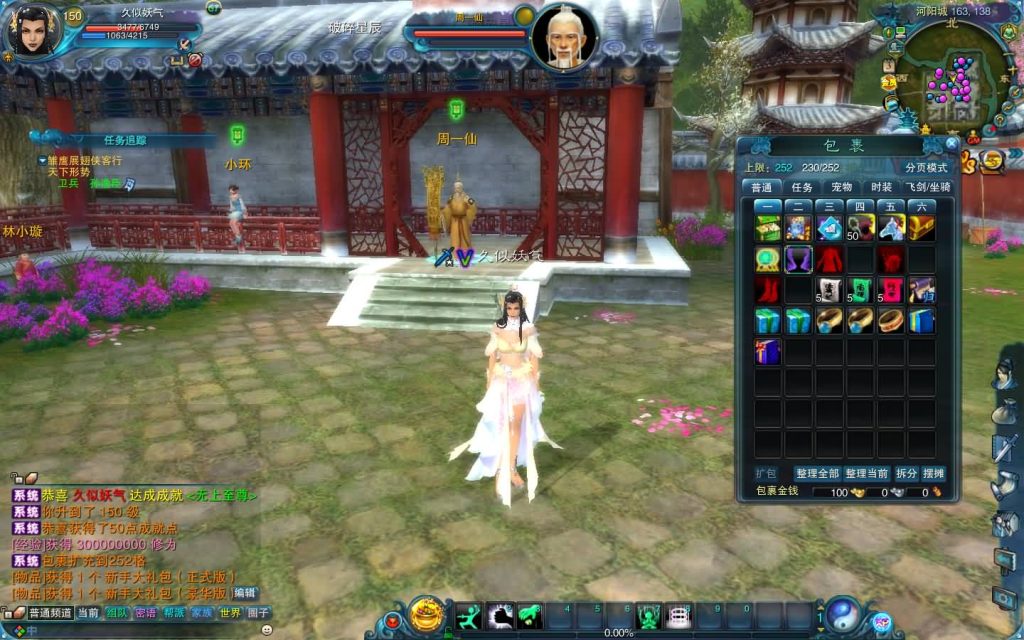The image size is (1024, 640).
Task: Switch chat to the 世界 channel
Action: pyautogui.click(x=231, y=613)
